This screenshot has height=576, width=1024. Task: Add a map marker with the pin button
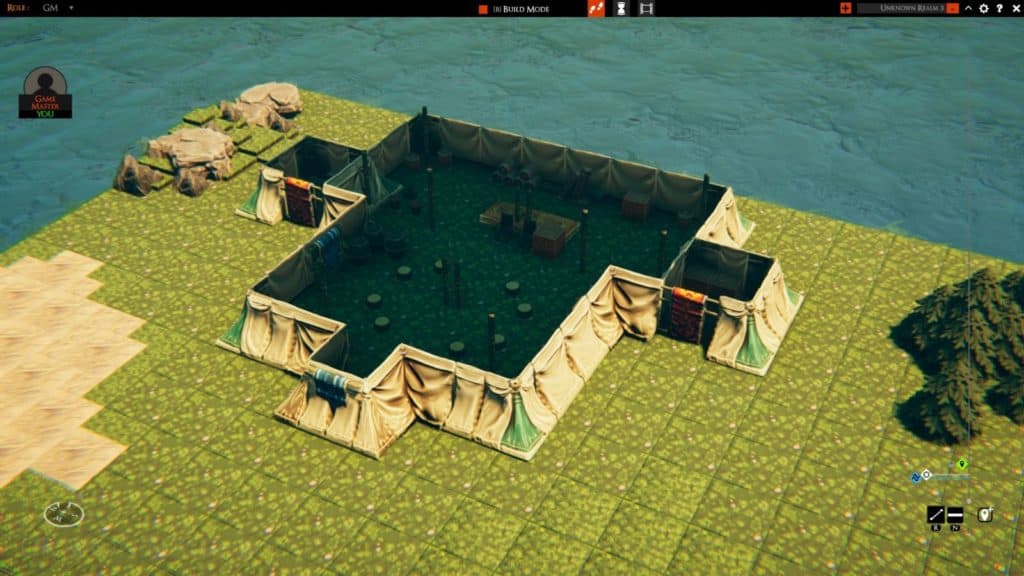tap(985, 515)
